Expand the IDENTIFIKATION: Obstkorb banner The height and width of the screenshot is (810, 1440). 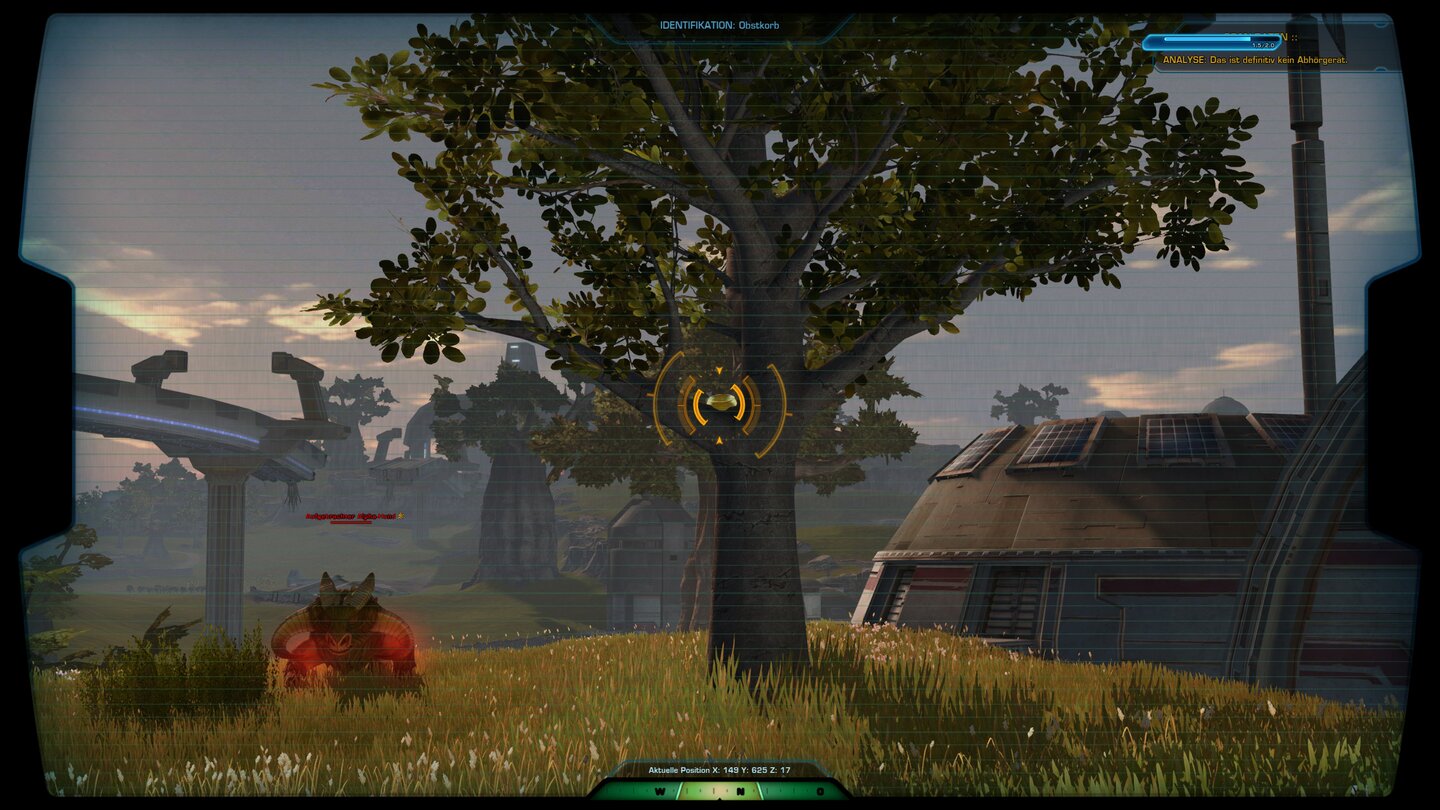(x=717, y=24)
